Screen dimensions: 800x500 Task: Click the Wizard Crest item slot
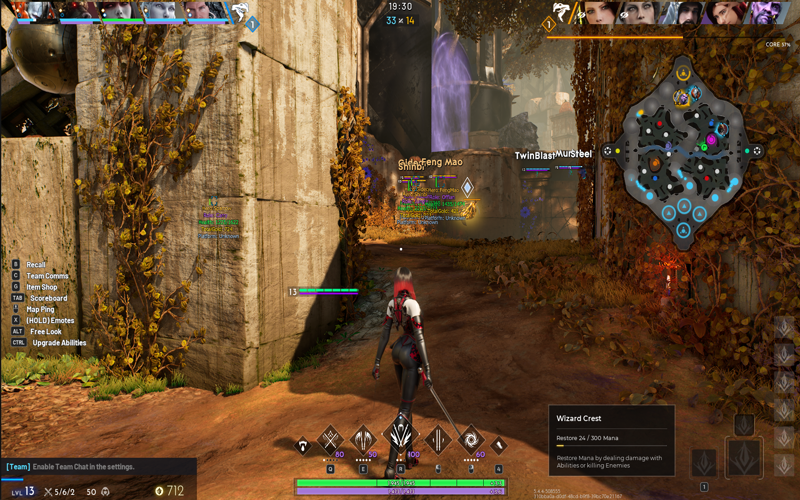745,457
